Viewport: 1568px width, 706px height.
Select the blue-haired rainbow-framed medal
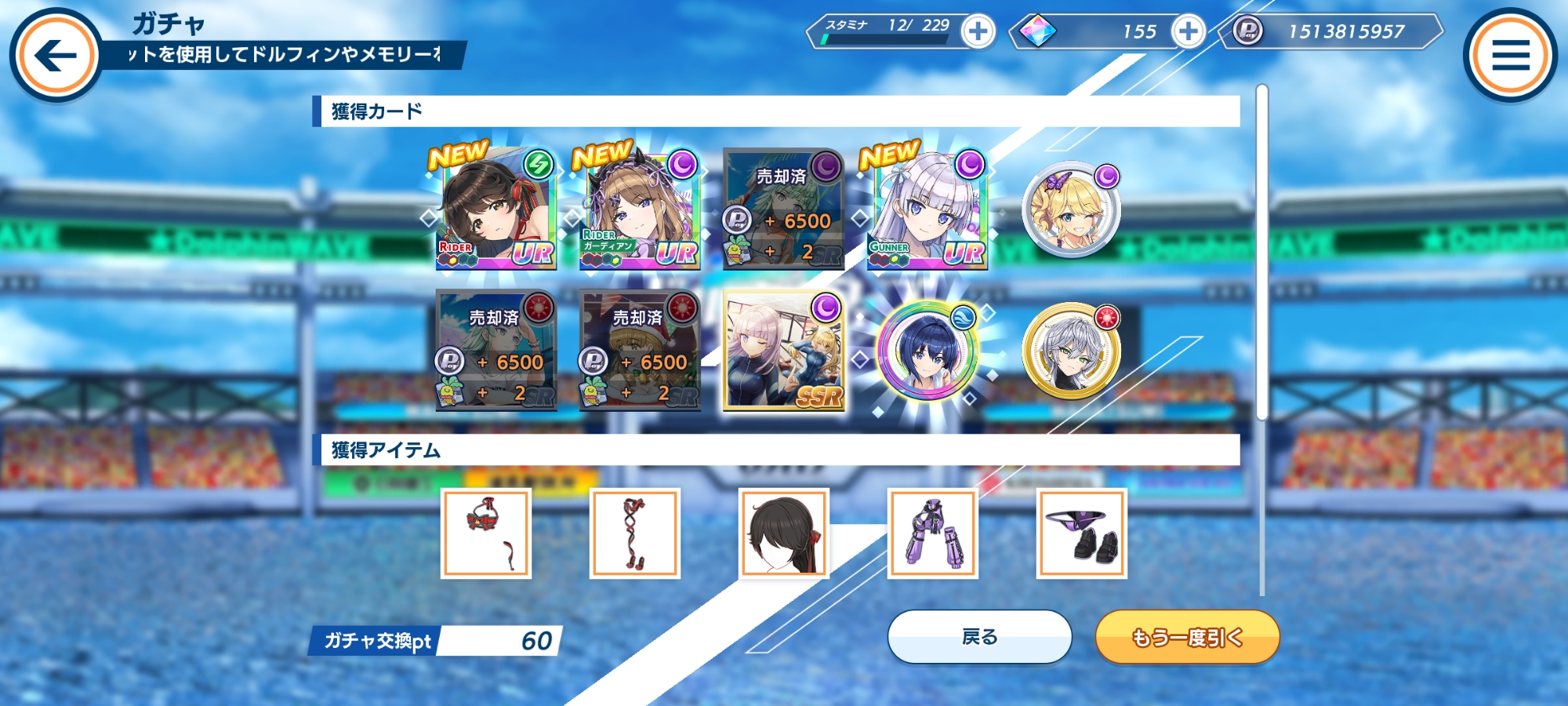point(927,351)
